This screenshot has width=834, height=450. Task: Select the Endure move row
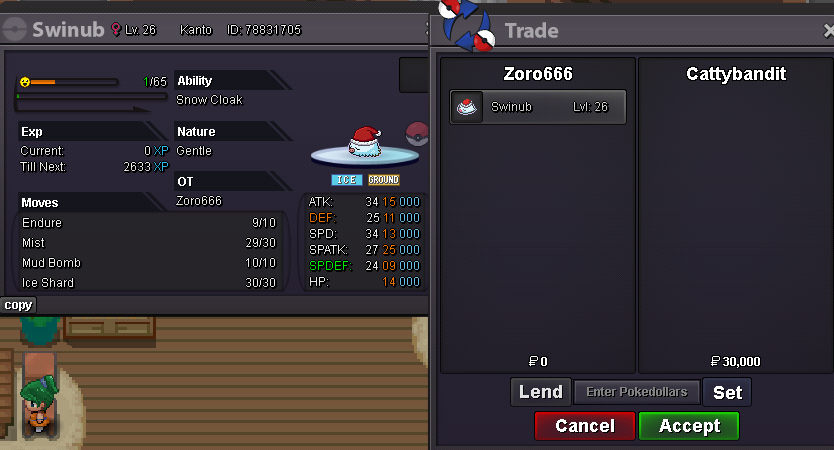[148, 223]
